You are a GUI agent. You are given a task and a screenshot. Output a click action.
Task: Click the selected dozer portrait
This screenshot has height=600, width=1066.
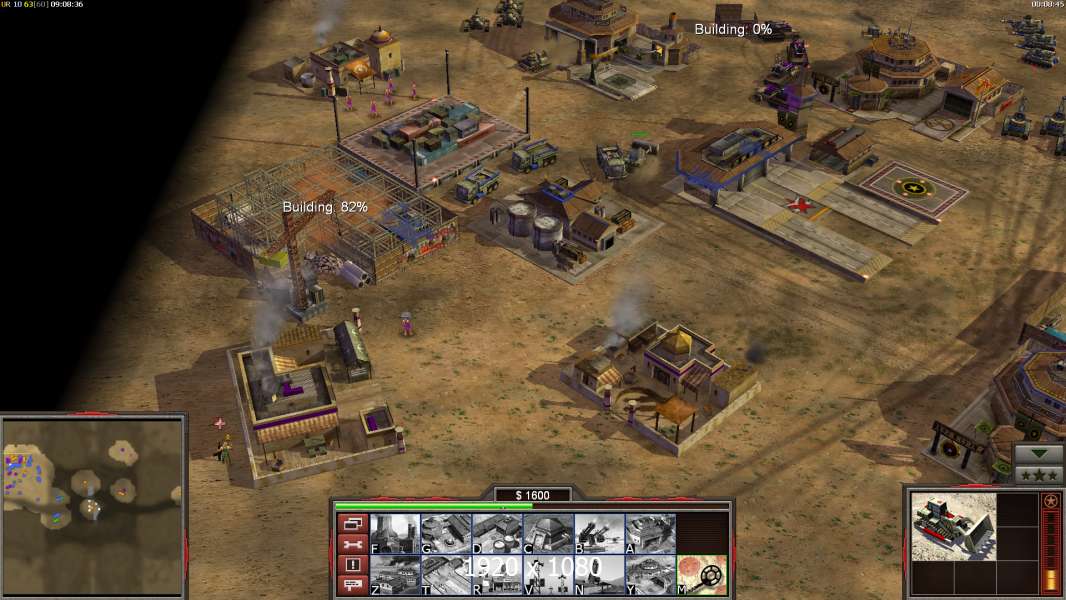click(953, 526)
